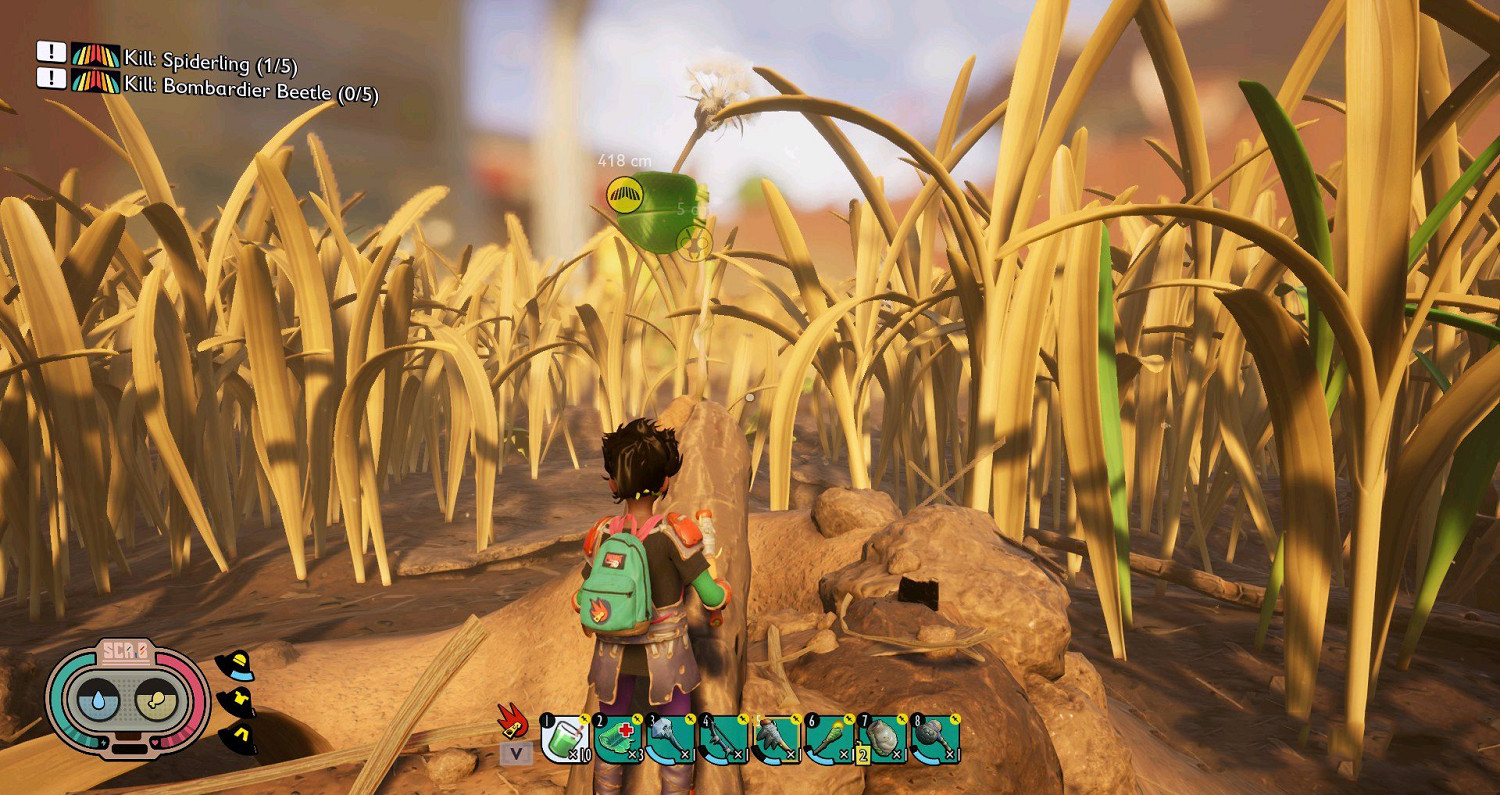Click the red flame icon beside the hotbar

tap(514, 720)
